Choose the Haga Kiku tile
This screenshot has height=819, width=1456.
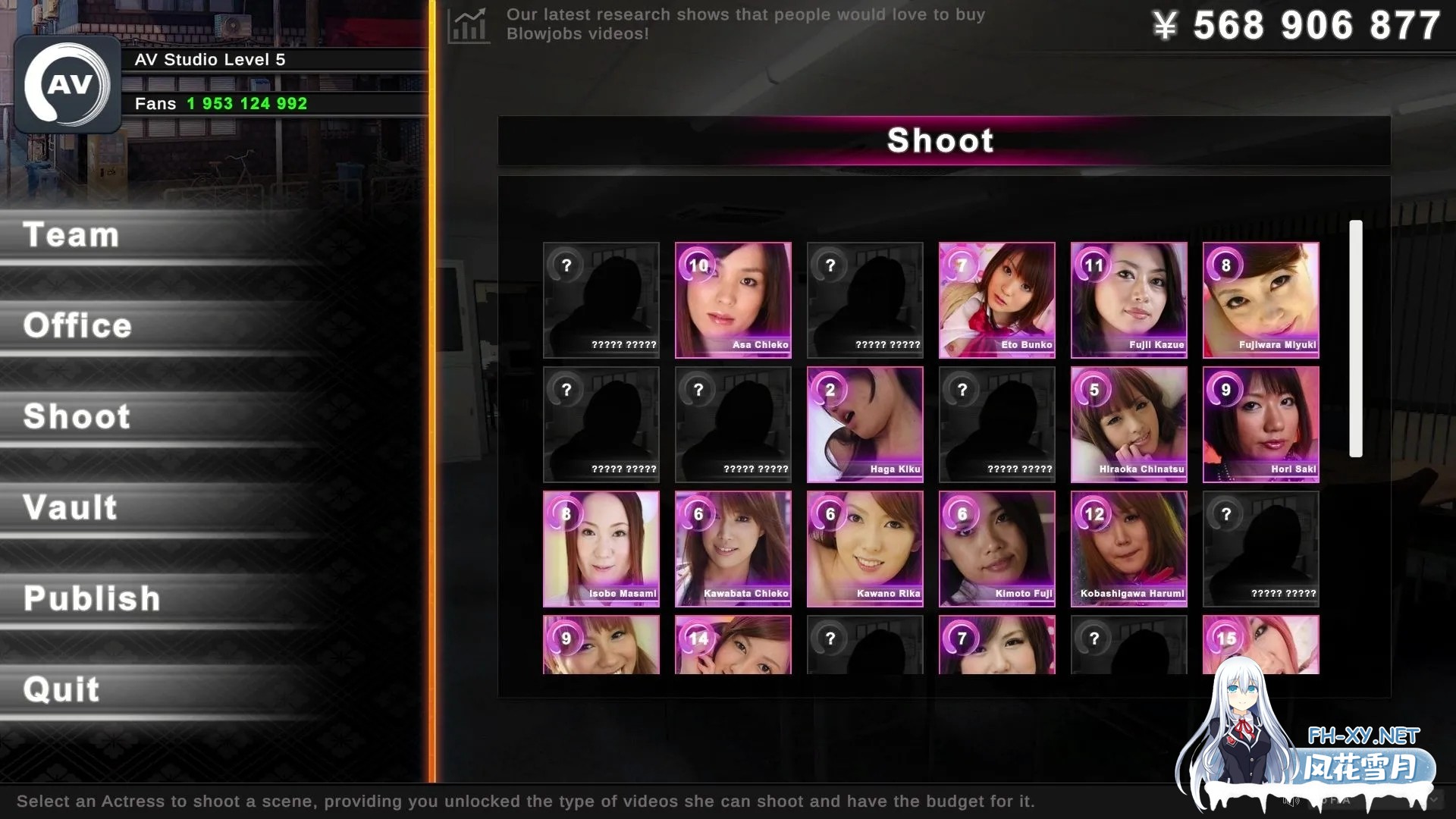864,425
